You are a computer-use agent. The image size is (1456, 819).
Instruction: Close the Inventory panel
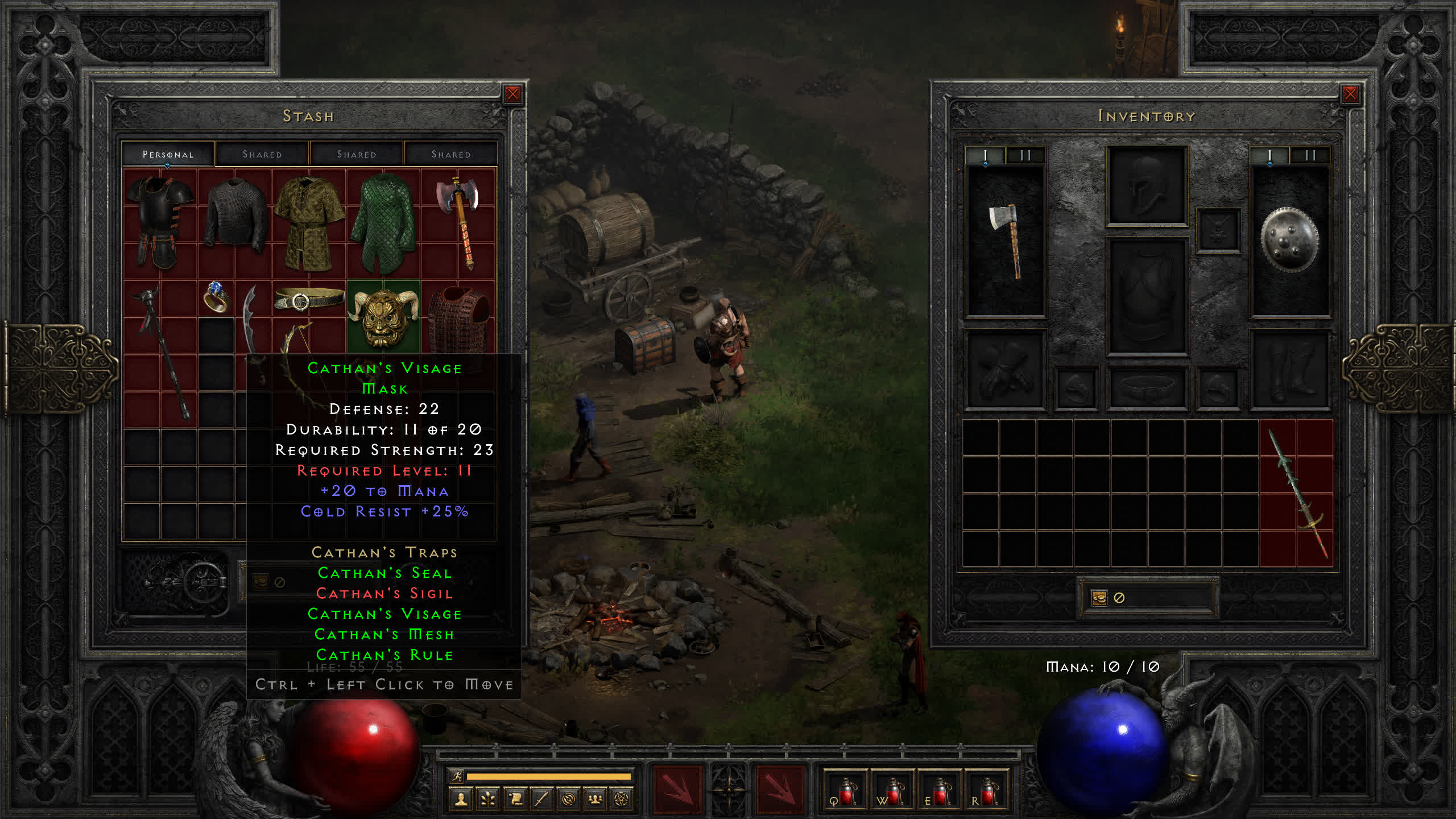tap(1350, 94)
